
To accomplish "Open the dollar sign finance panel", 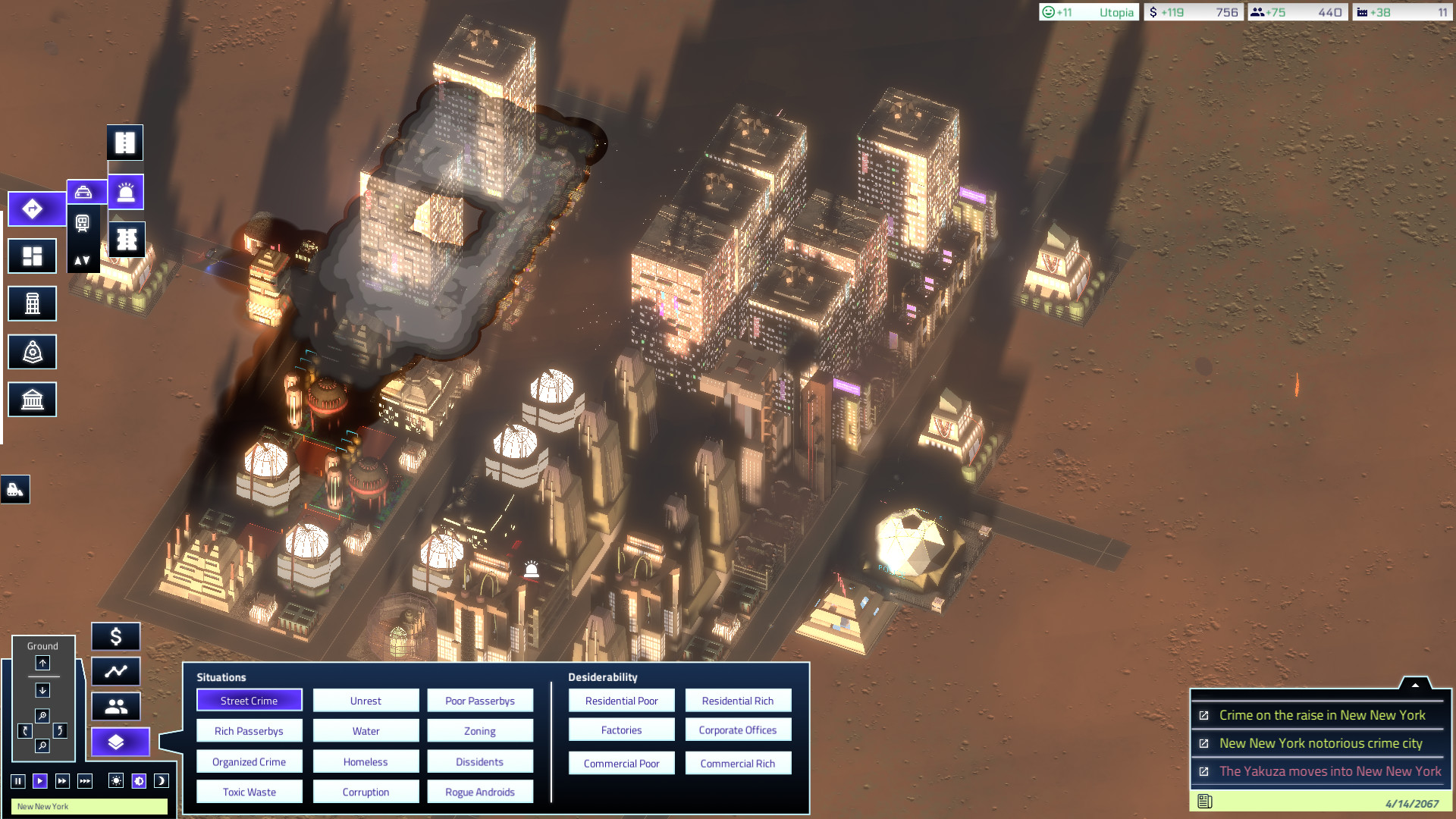I will (116, 637).
